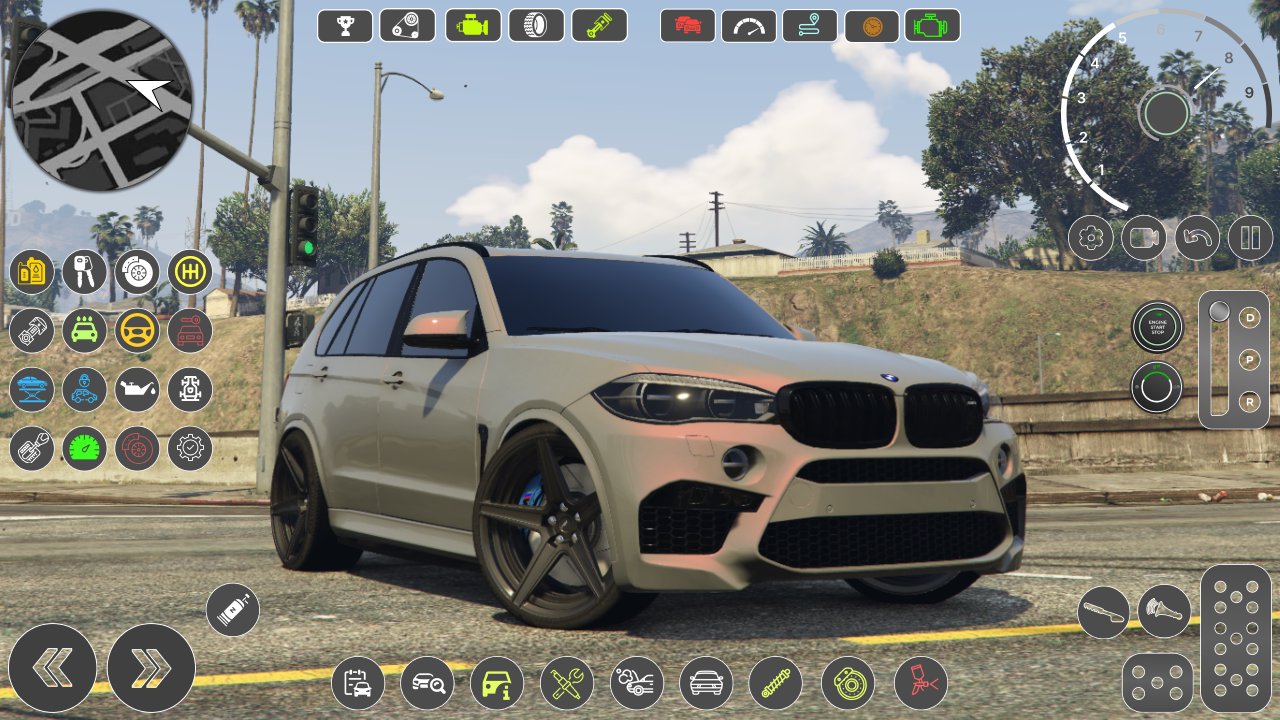Tap the yellow steering wheel icon
1280x720 pixels.
137,331
